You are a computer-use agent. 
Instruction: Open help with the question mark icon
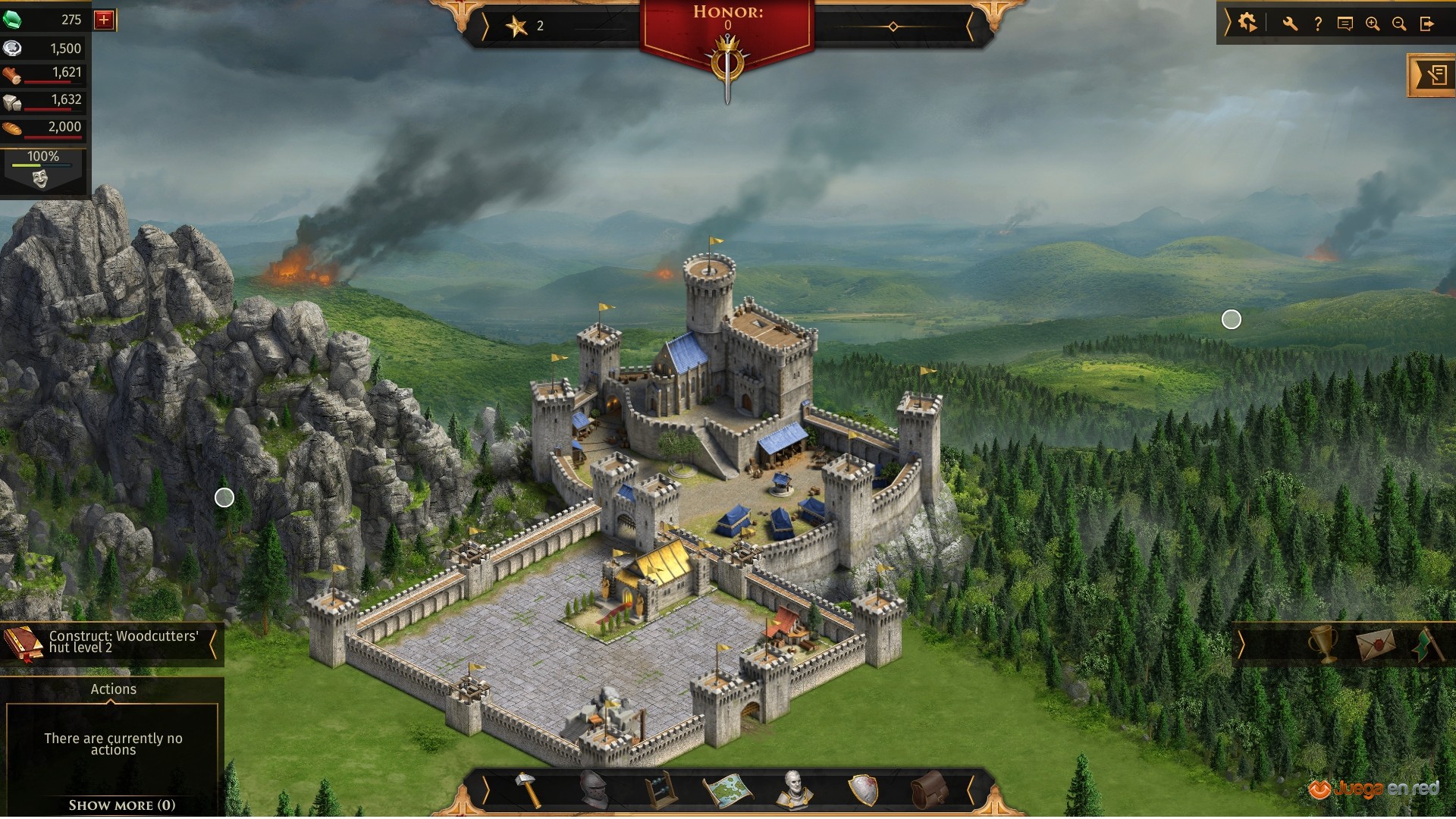pos(1318,24)
